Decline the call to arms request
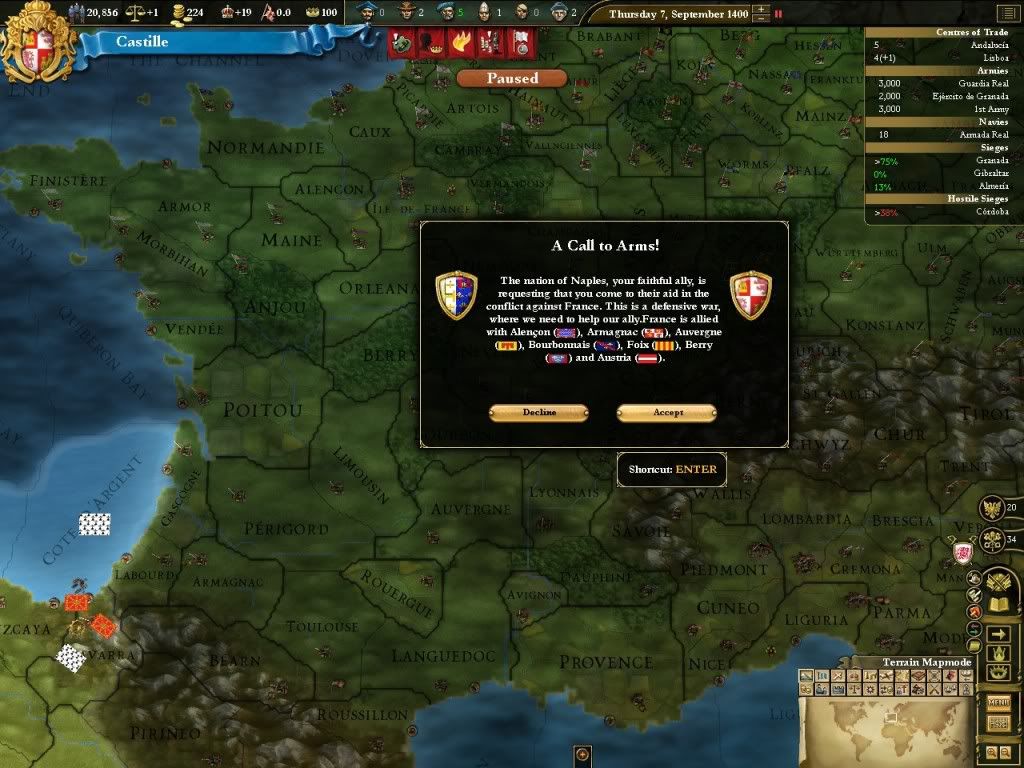The width and height of the screenshot is (1024, 768). [539, 413]
